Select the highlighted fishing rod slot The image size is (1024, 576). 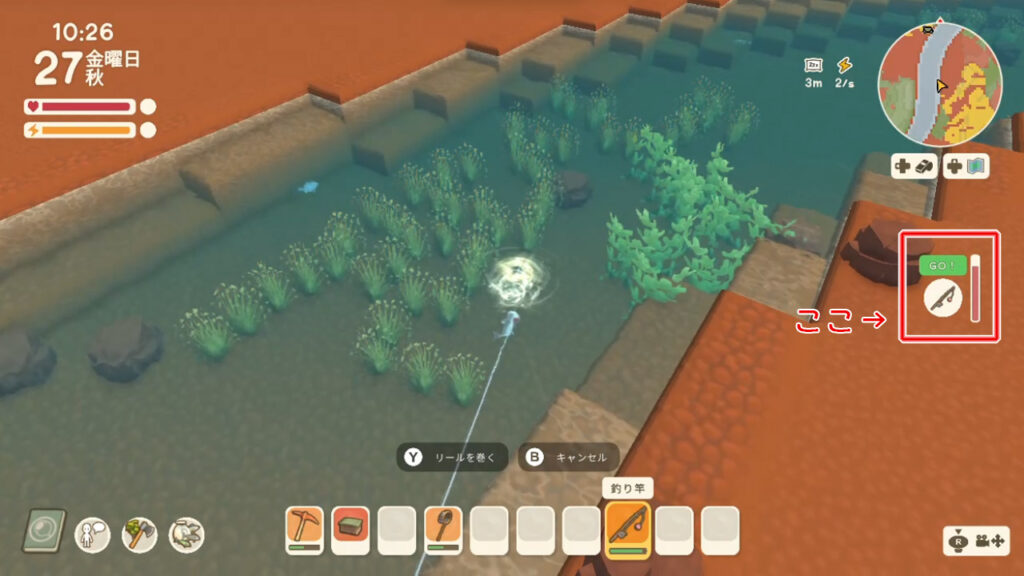point(628,529)
